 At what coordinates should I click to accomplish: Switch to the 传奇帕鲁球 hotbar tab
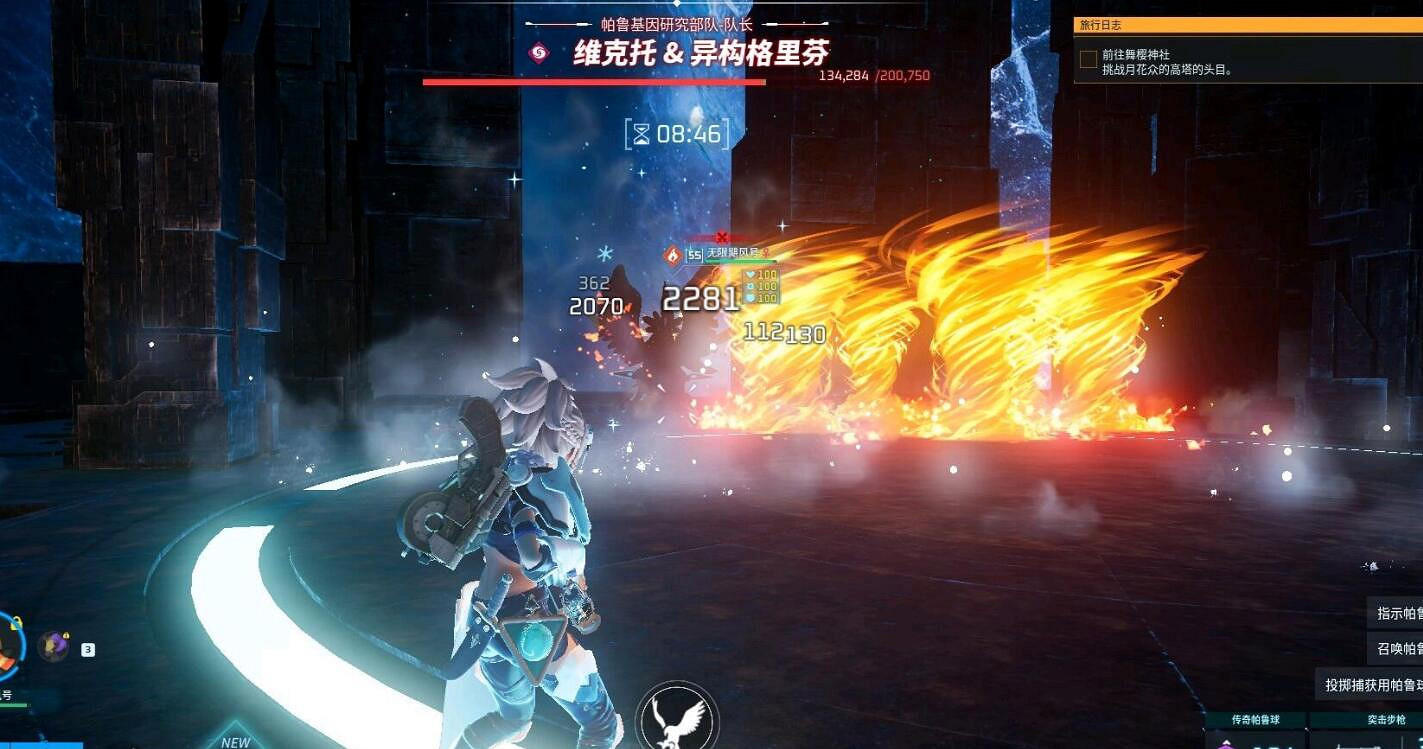(1256, 718)
